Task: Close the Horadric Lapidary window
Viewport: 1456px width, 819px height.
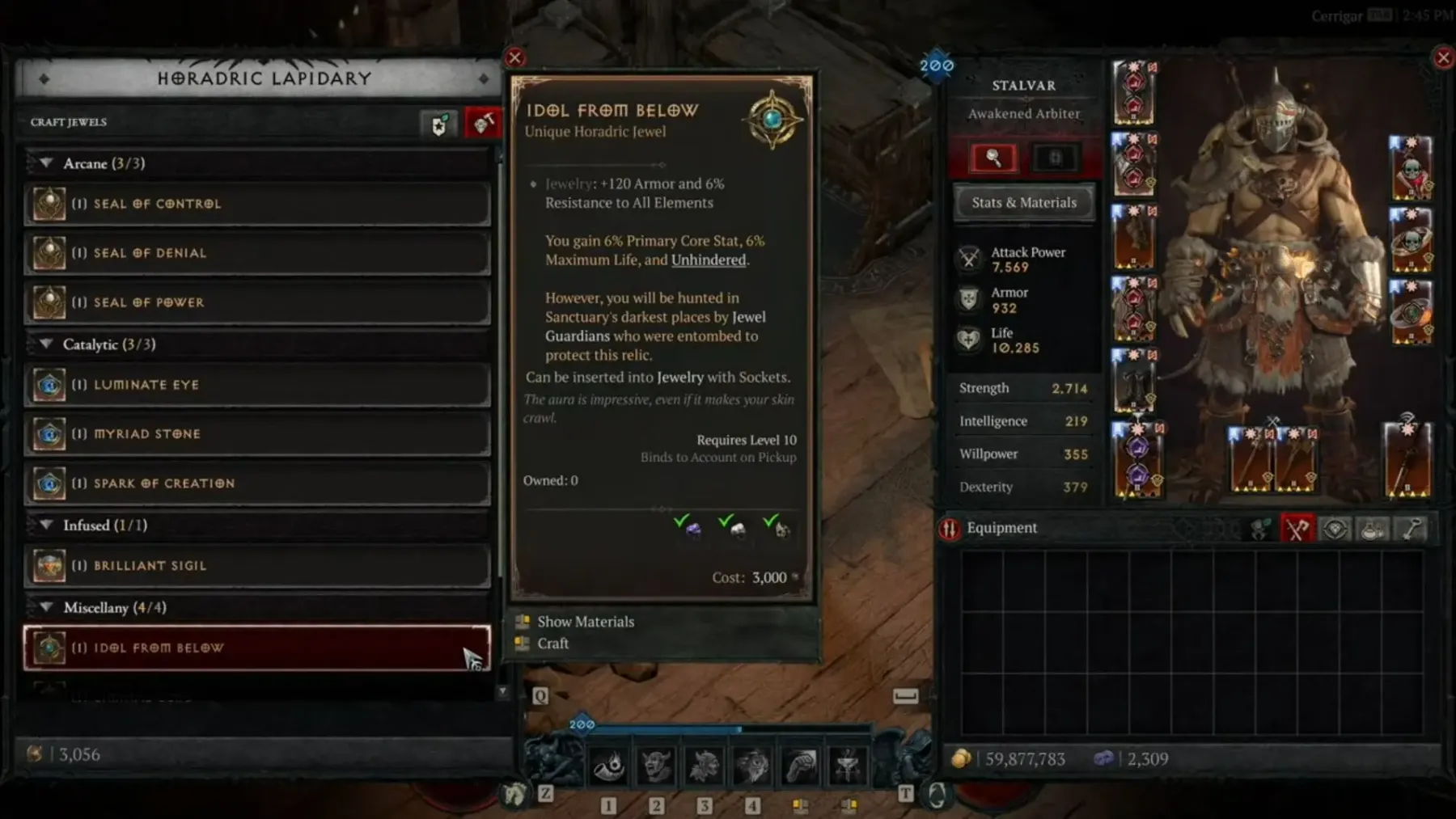Action: pos(514,58)
